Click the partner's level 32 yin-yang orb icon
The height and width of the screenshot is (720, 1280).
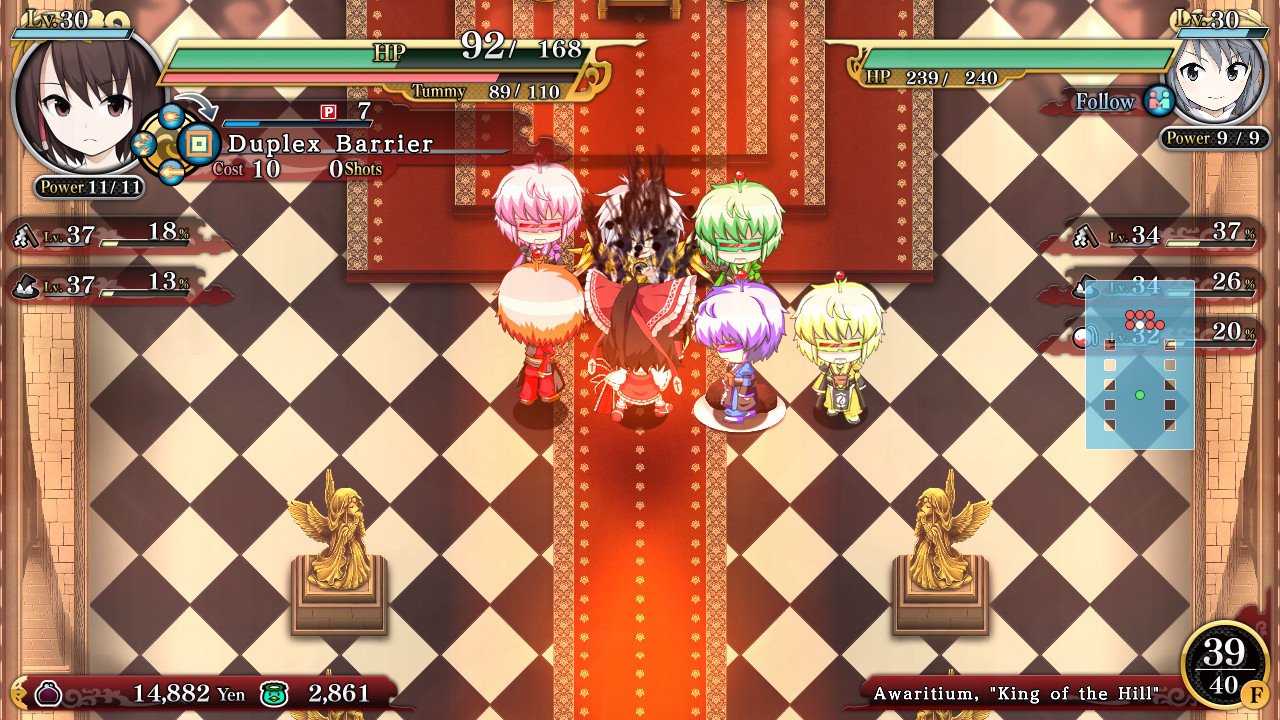click(1081, 337)
